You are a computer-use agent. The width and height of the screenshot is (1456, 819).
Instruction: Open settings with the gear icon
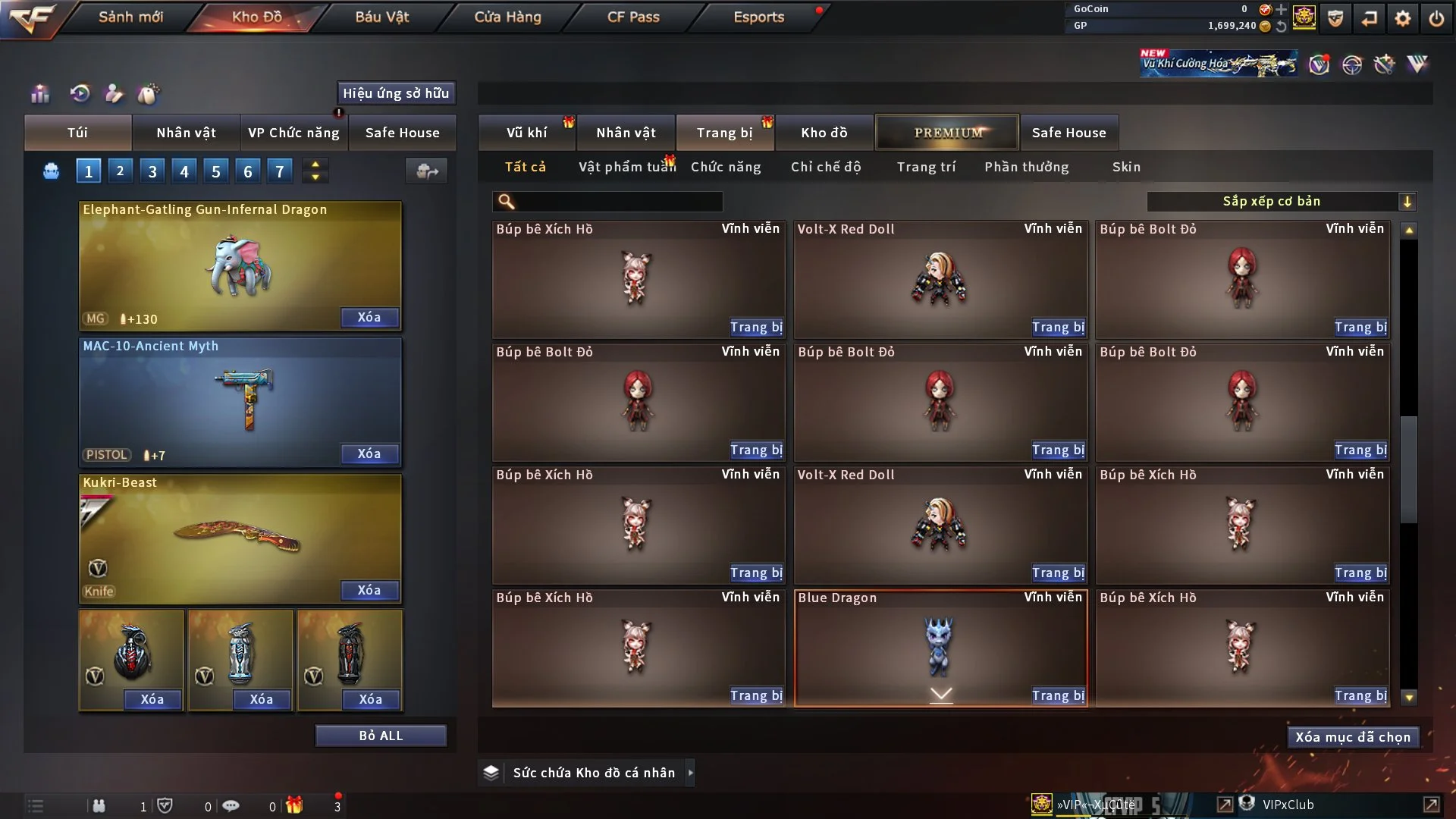tap(1403, 18)
